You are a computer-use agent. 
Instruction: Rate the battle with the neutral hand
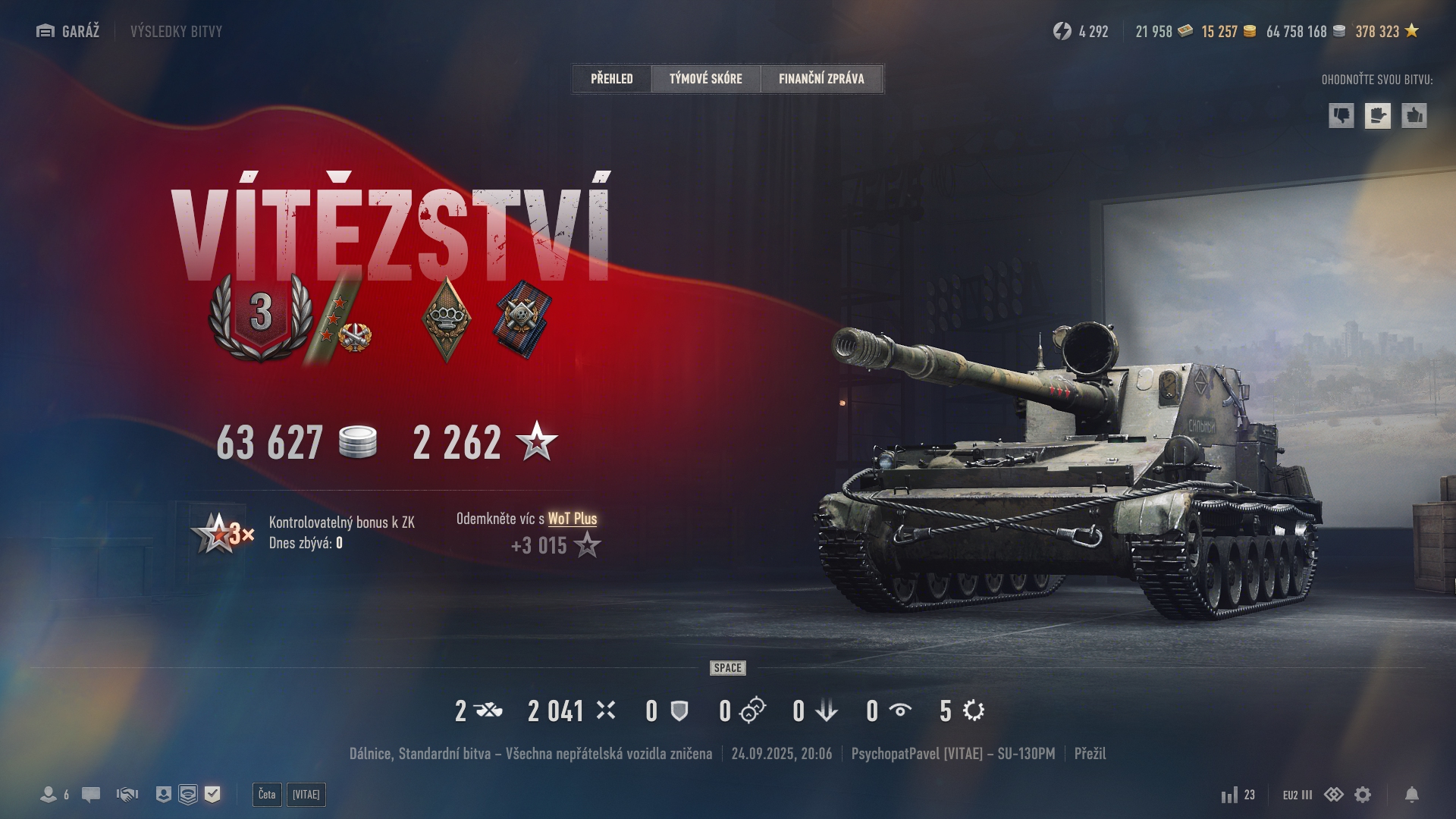[x=1378, y=116]
